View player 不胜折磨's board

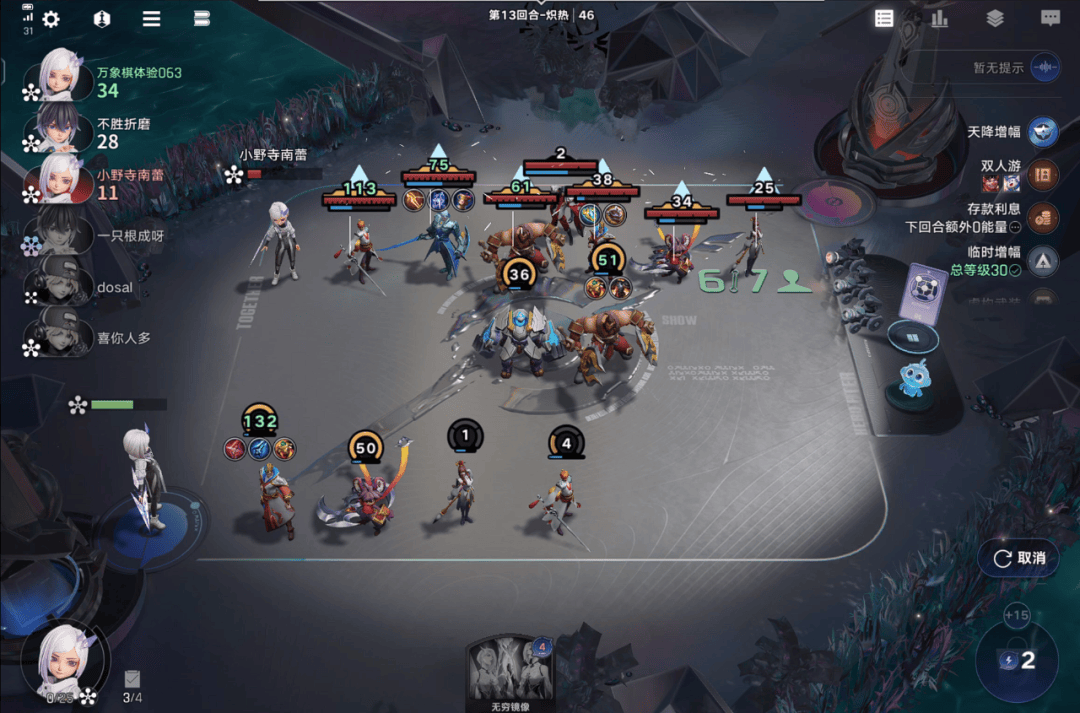[x=60, y=130]
